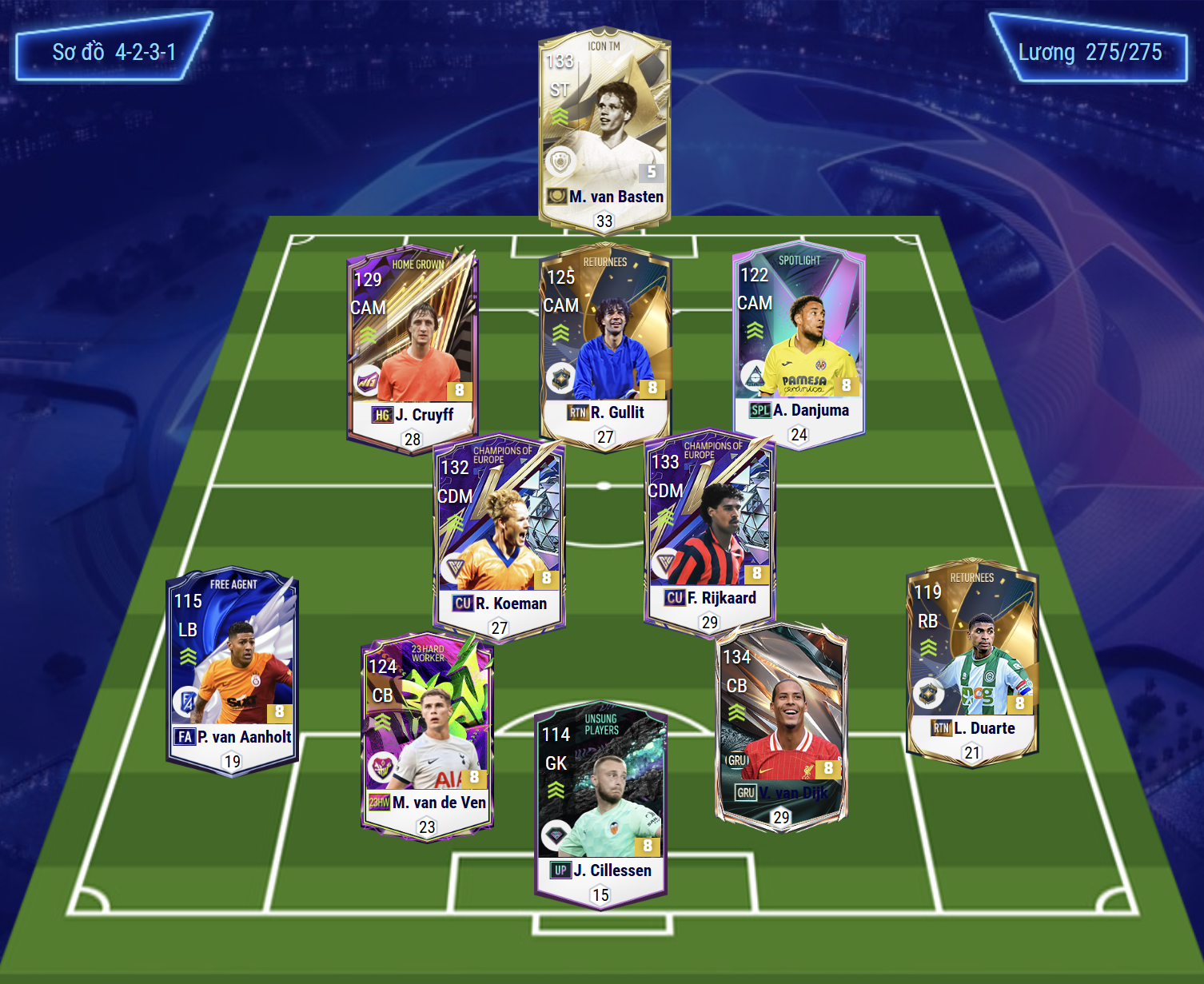This screenshot has height=984, width=1204.
Task: Select A. Danjuma's Spotlight card
Action: tap(799, 344)
